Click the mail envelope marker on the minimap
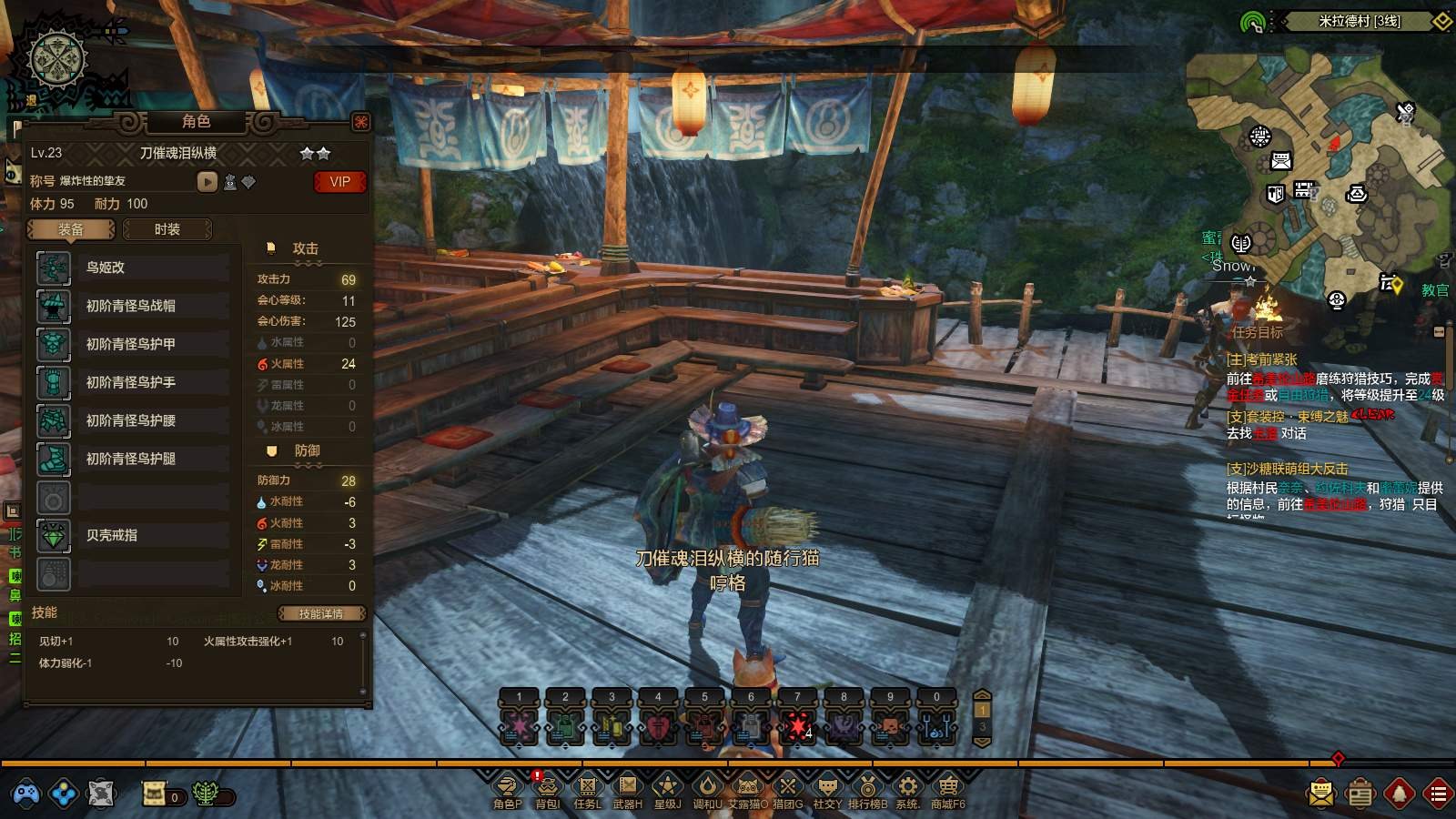This screenshot has width=1456, height=819. [x=1281, y=162]
